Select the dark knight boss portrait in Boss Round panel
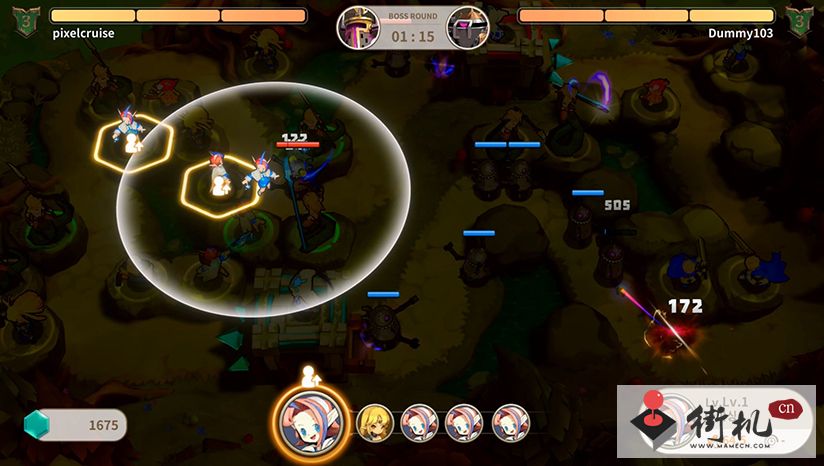The height and width of the screenshot is (466, 824). pyautogui.click(x=467, y=27)
